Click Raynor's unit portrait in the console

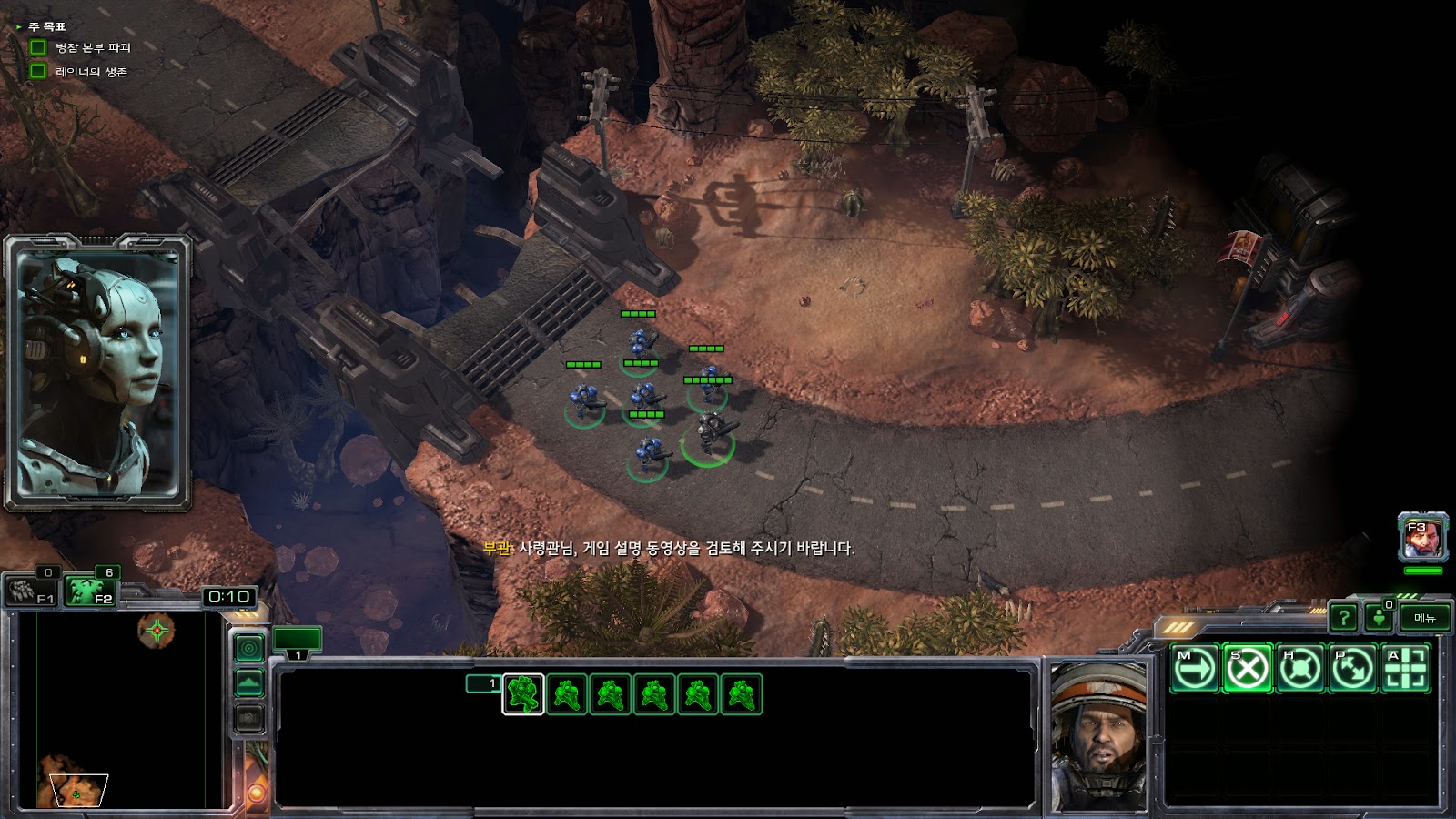click(x=1098, y=735)
